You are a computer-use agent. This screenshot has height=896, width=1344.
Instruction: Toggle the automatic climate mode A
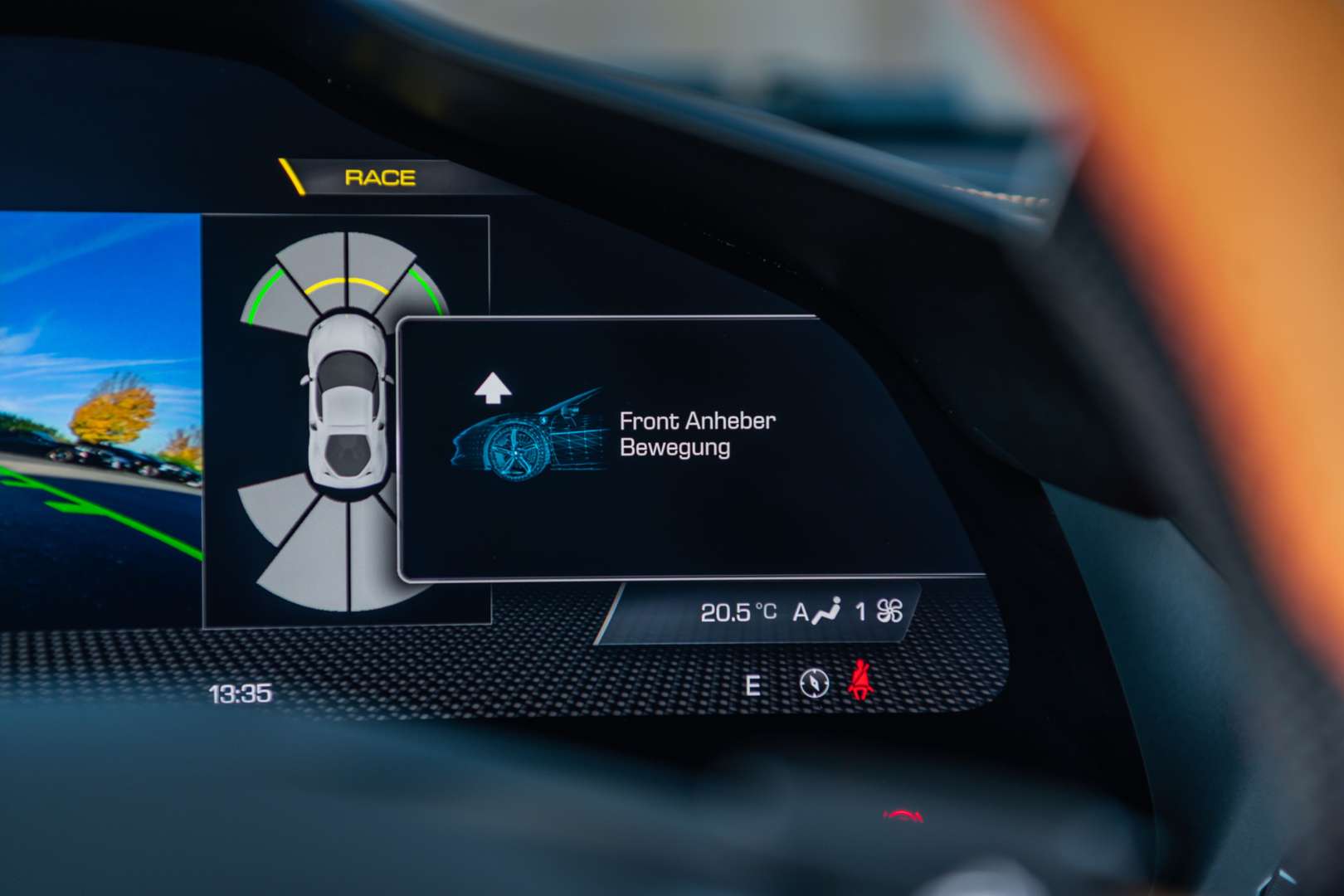799,611
